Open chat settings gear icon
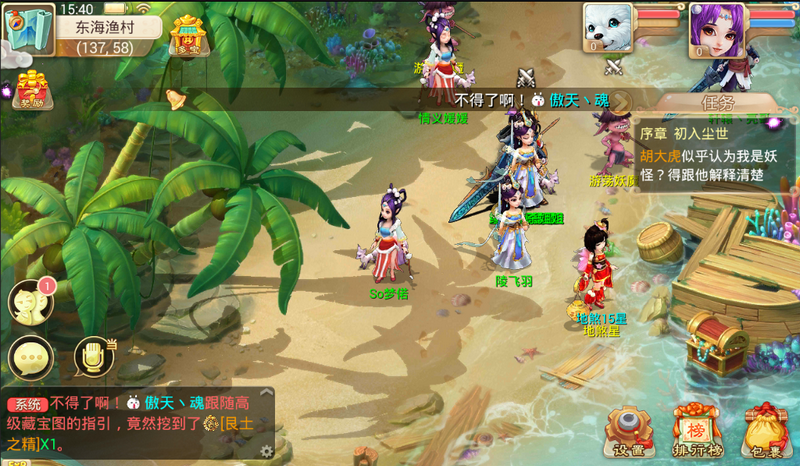Image resolution: width=800 pixels, height=466 pixels. click(x=267, y=451)
